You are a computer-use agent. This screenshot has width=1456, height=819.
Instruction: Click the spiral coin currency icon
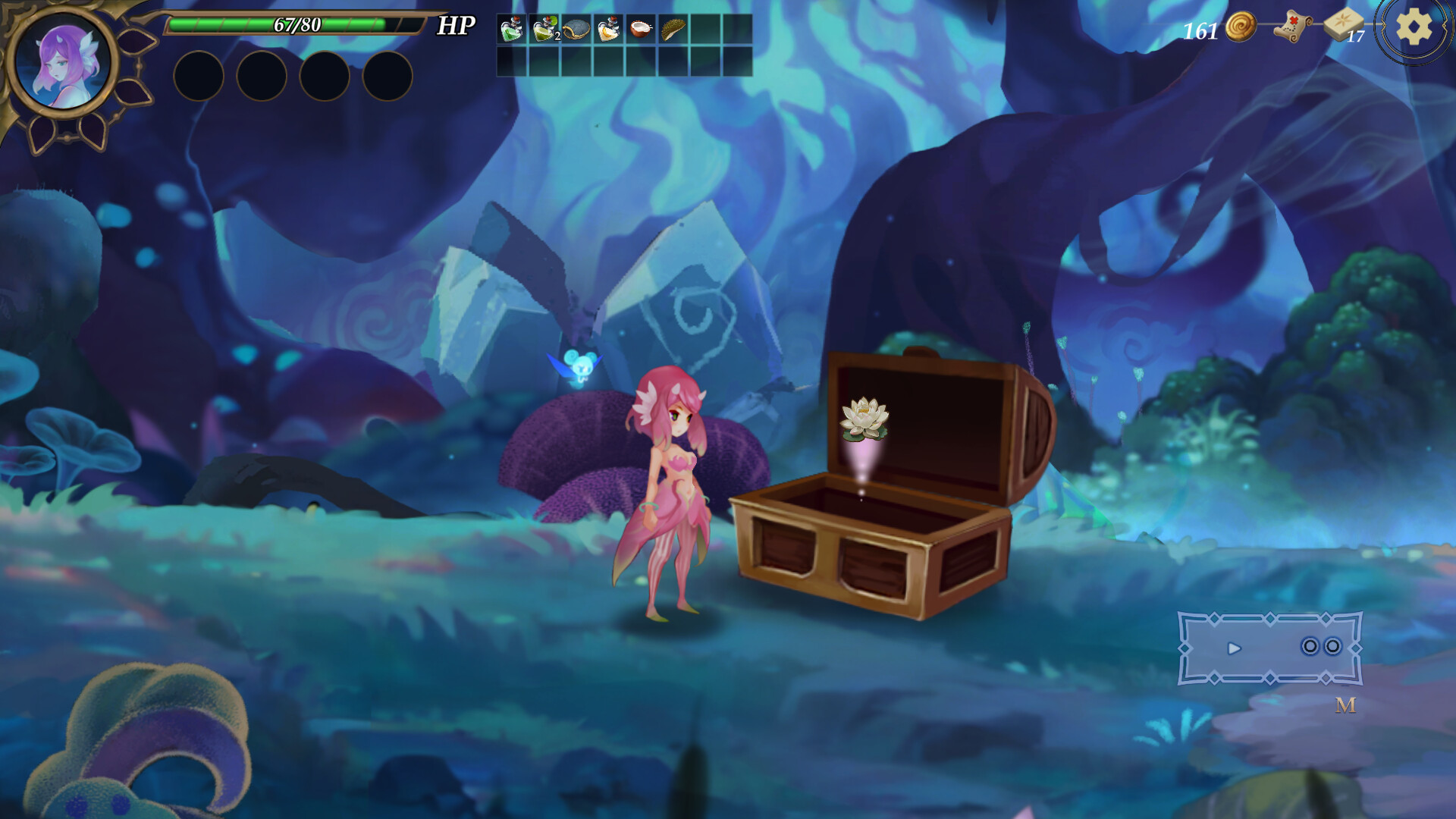tap(1241, 25)
